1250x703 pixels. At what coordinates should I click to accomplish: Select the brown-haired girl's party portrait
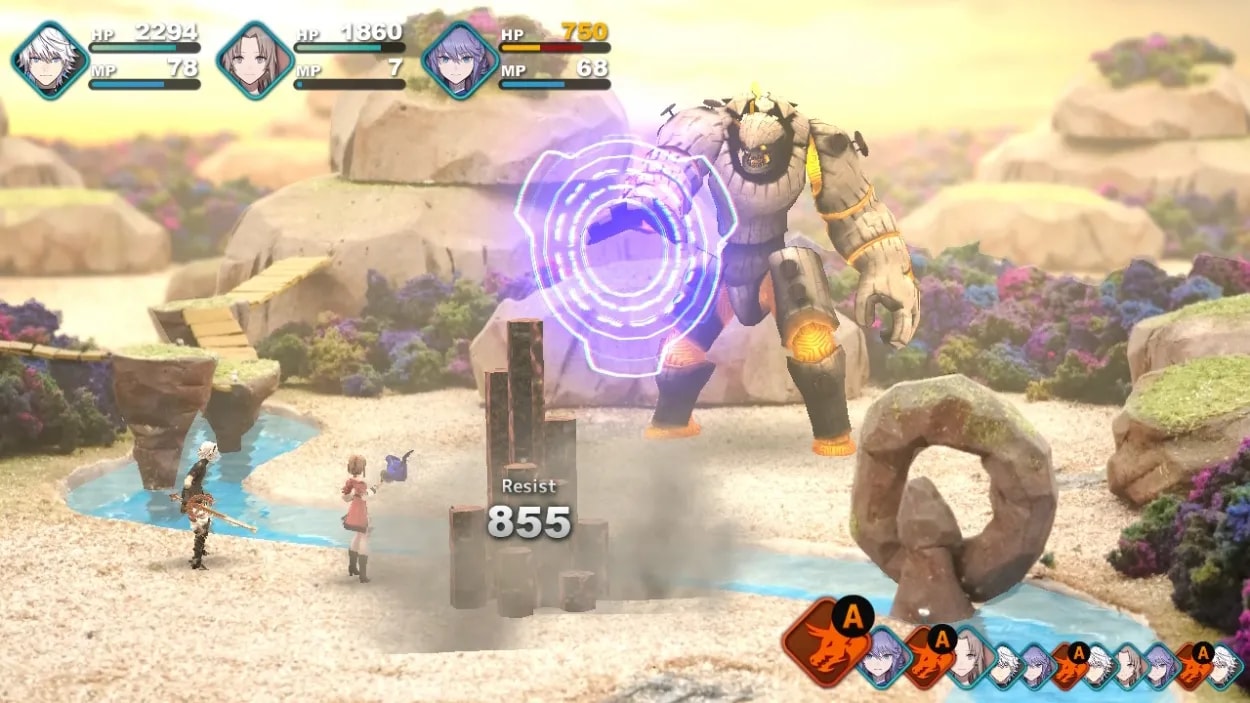pos(255,60)
